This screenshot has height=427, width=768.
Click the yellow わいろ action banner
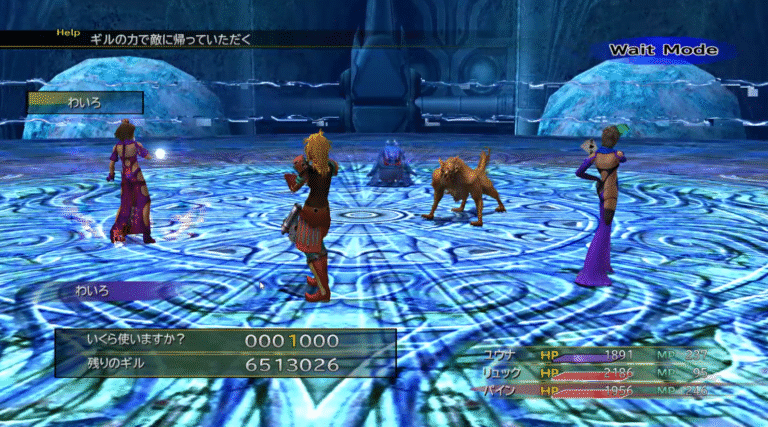click(85, 102)
